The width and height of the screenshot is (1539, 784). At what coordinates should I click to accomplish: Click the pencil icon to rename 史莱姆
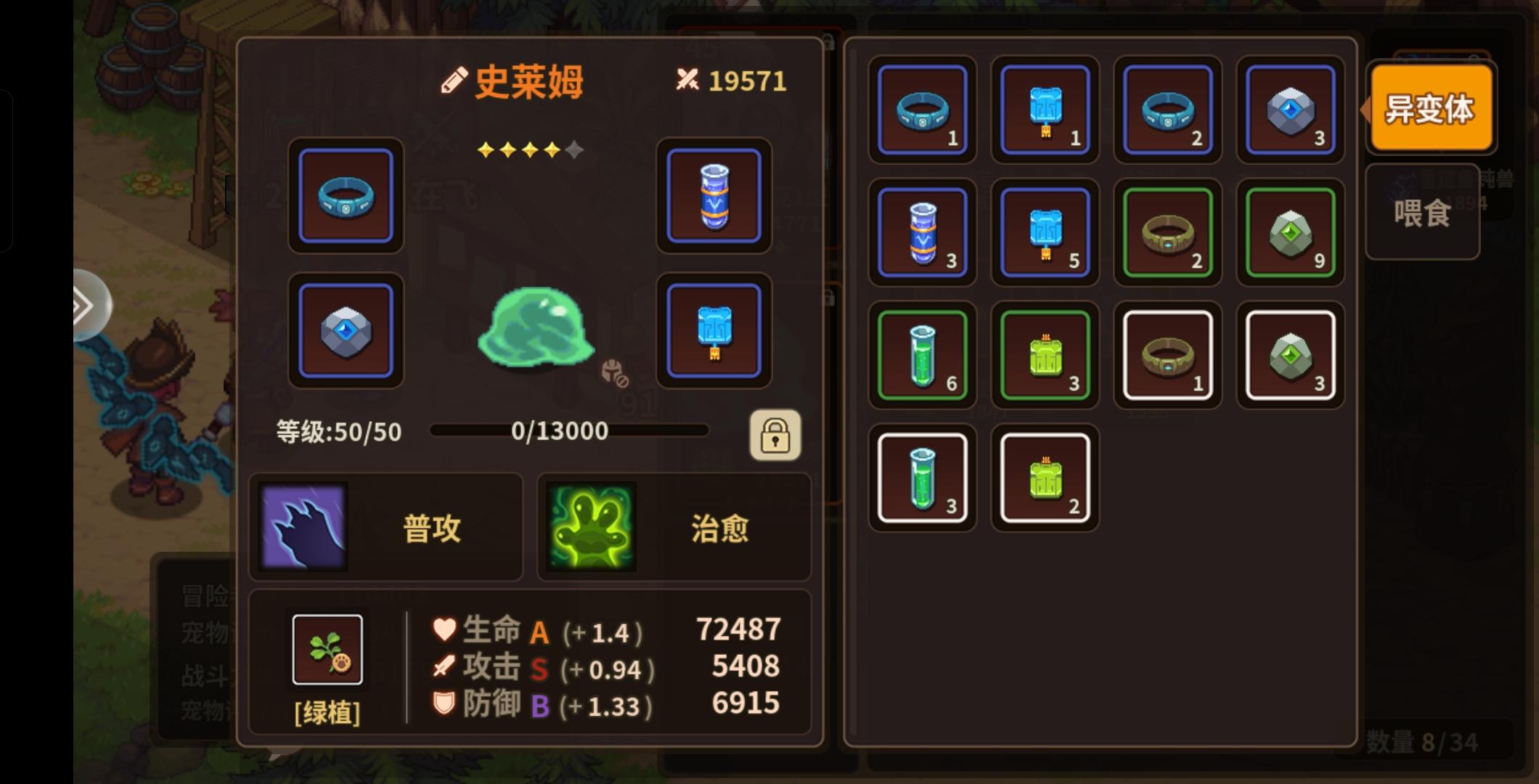[454, 80]
